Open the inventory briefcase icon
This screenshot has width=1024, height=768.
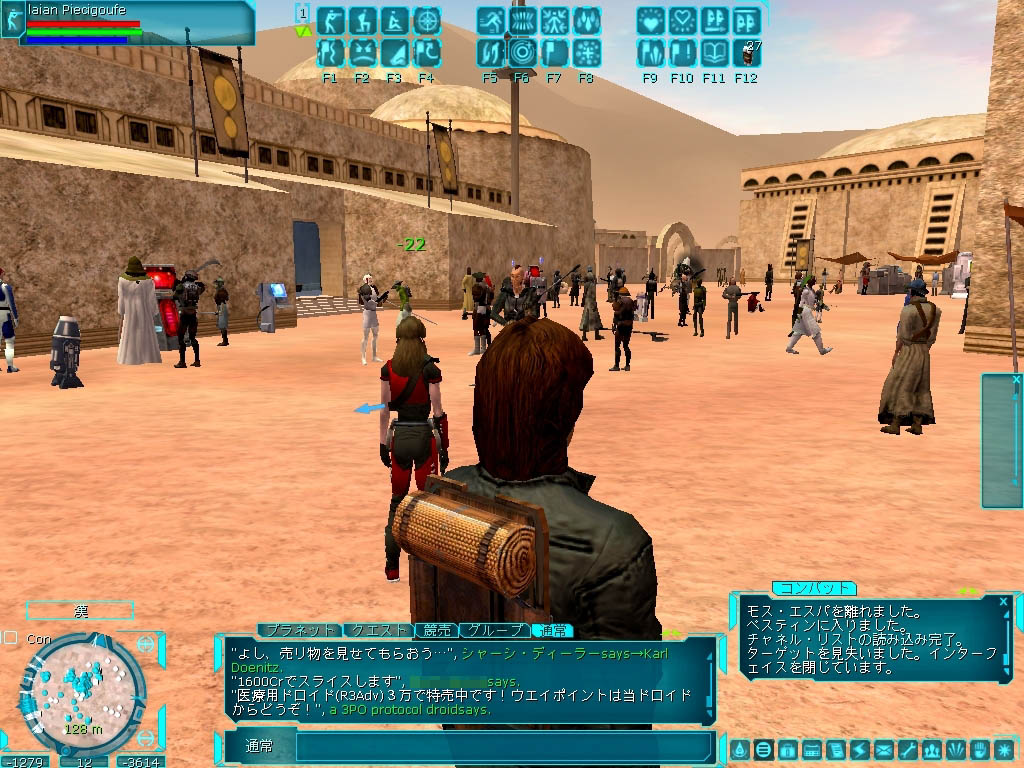787,749
